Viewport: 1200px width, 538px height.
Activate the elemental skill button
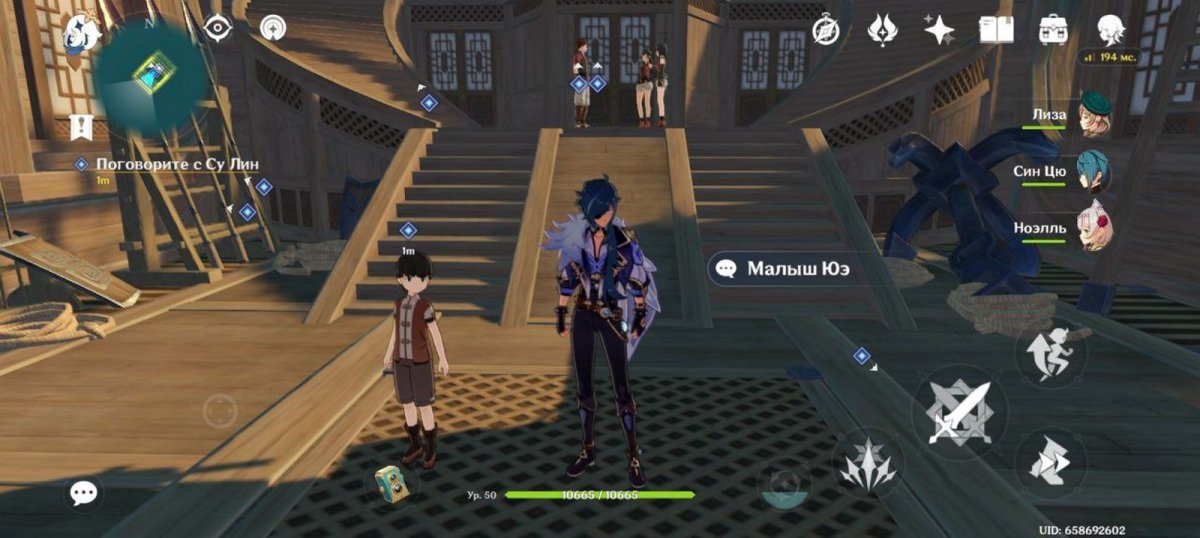[x=866, y=464]
